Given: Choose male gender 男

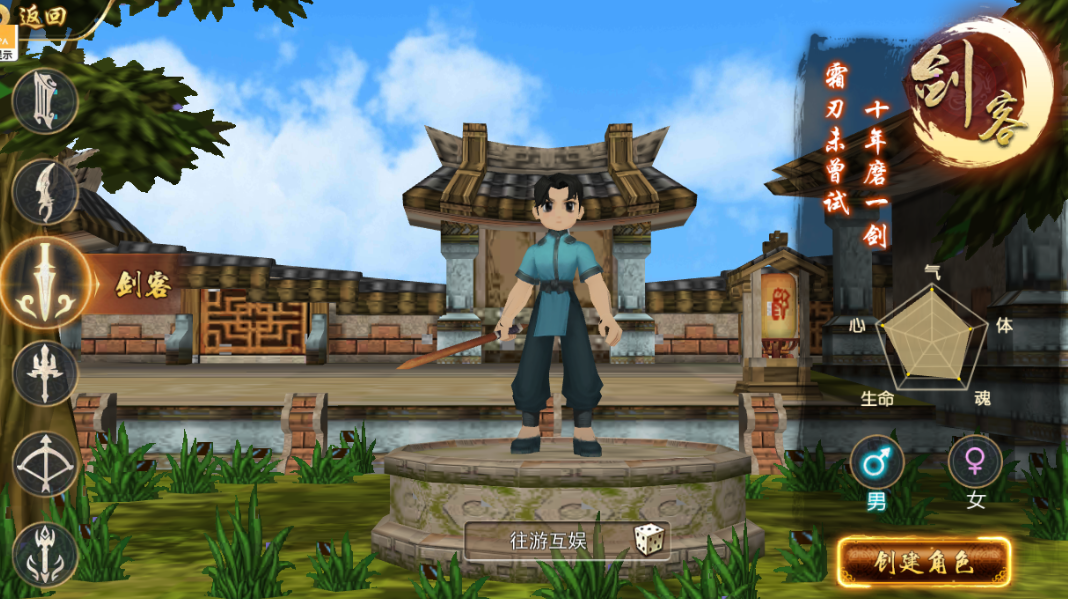Looking at the screenshot, I should 877,463.
